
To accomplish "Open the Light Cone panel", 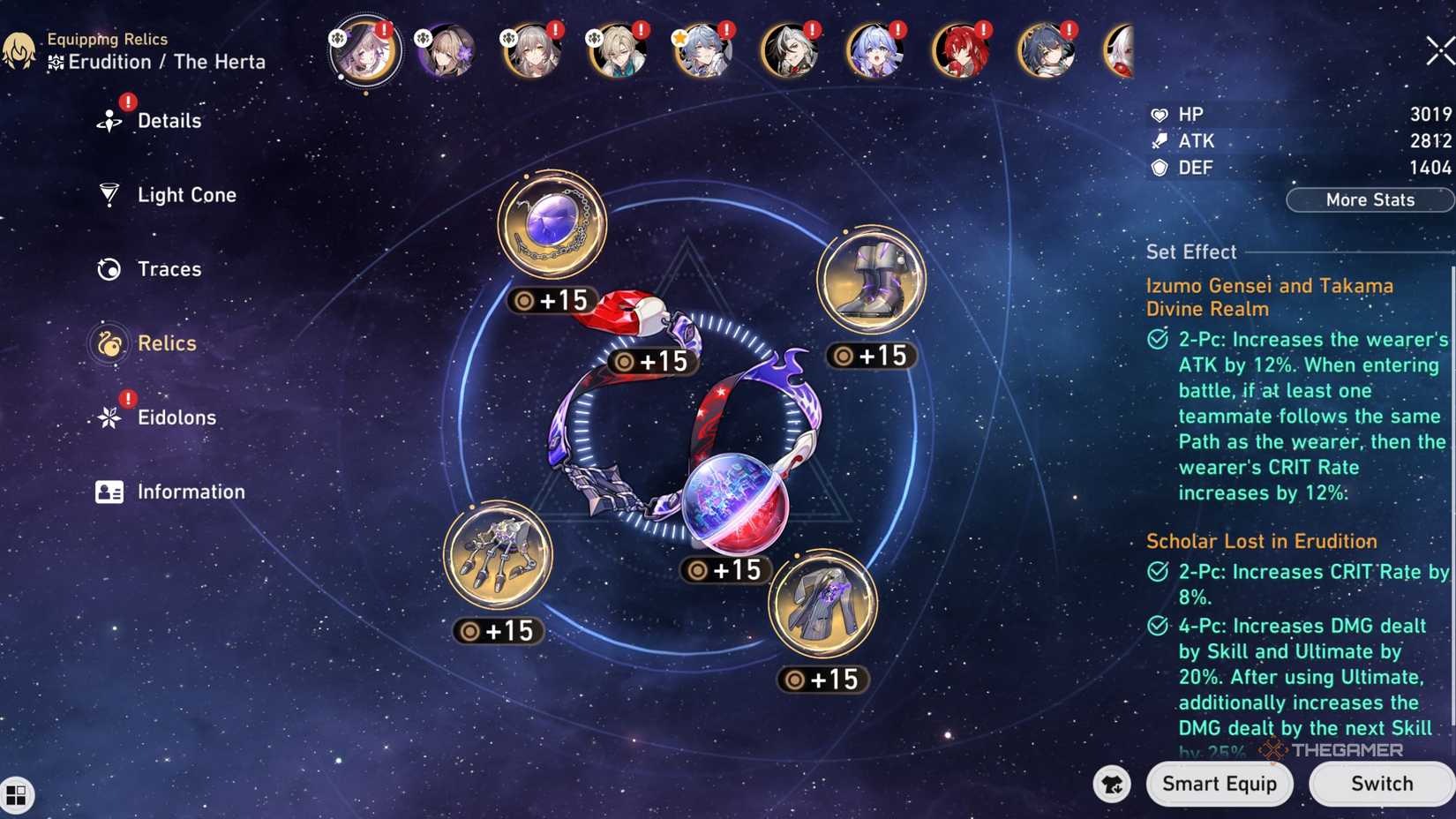I will pos(186,195).
